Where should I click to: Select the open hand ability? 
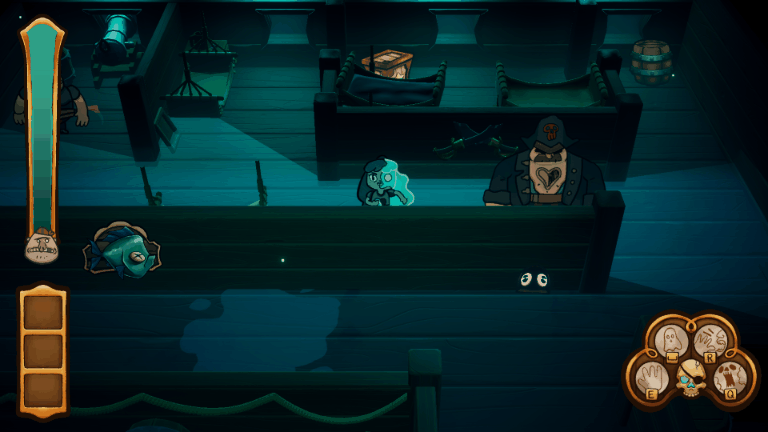(650, 379)
